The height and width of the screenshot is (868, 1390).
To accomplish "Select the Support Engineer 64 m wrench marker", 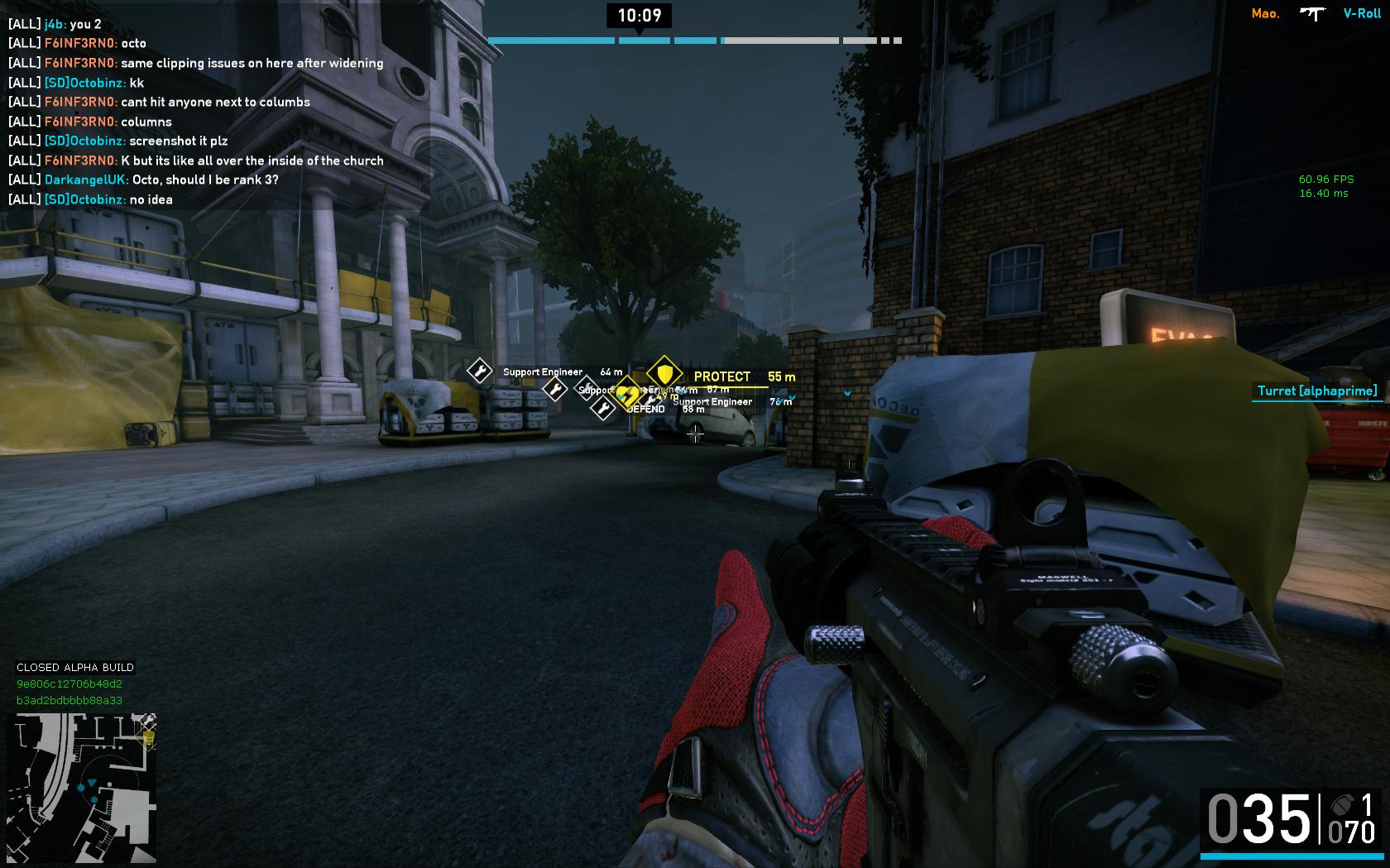I will pos(479,371).
